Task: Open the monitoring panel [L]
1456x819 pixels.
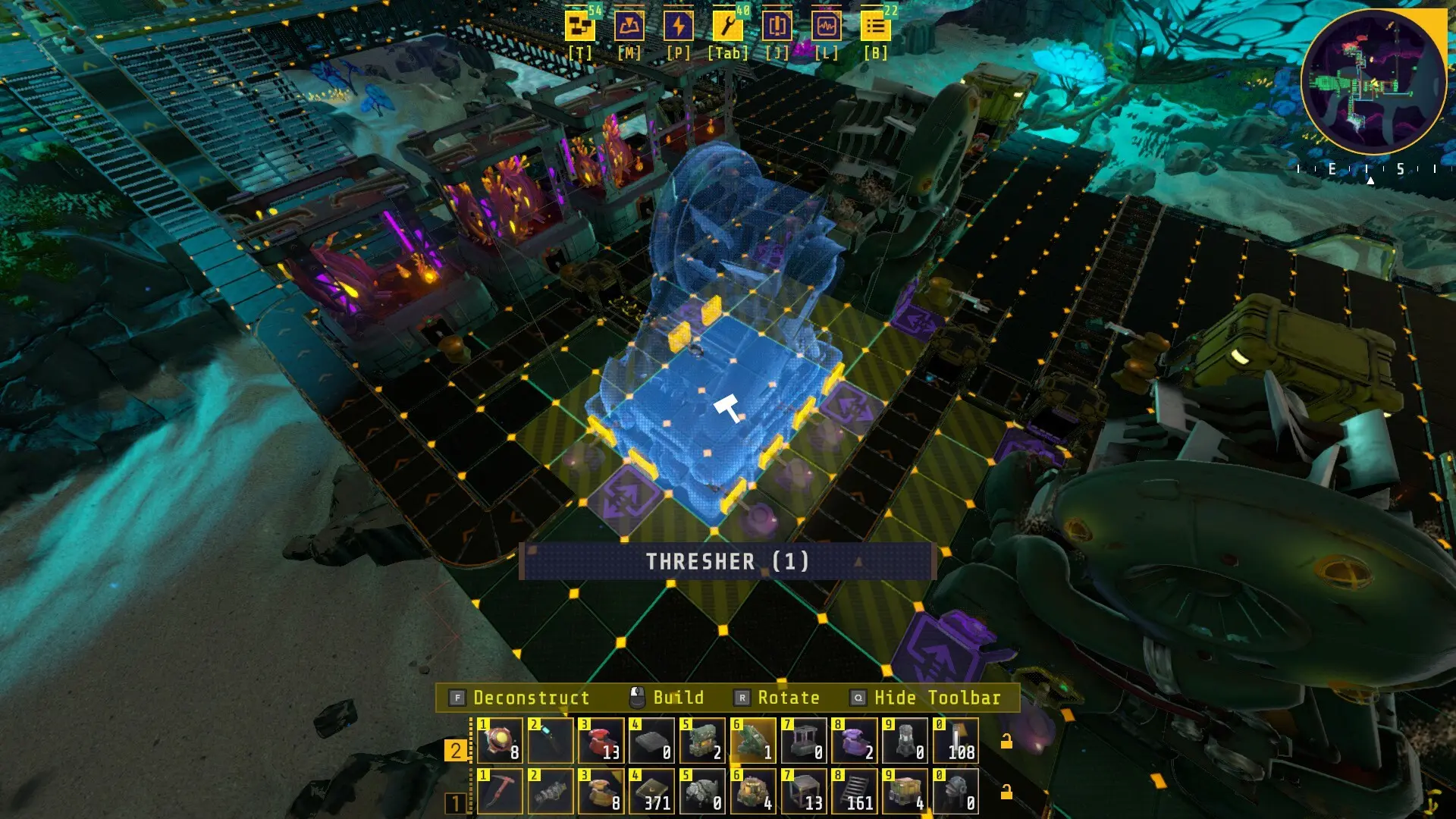Action: tap(825, 25)
